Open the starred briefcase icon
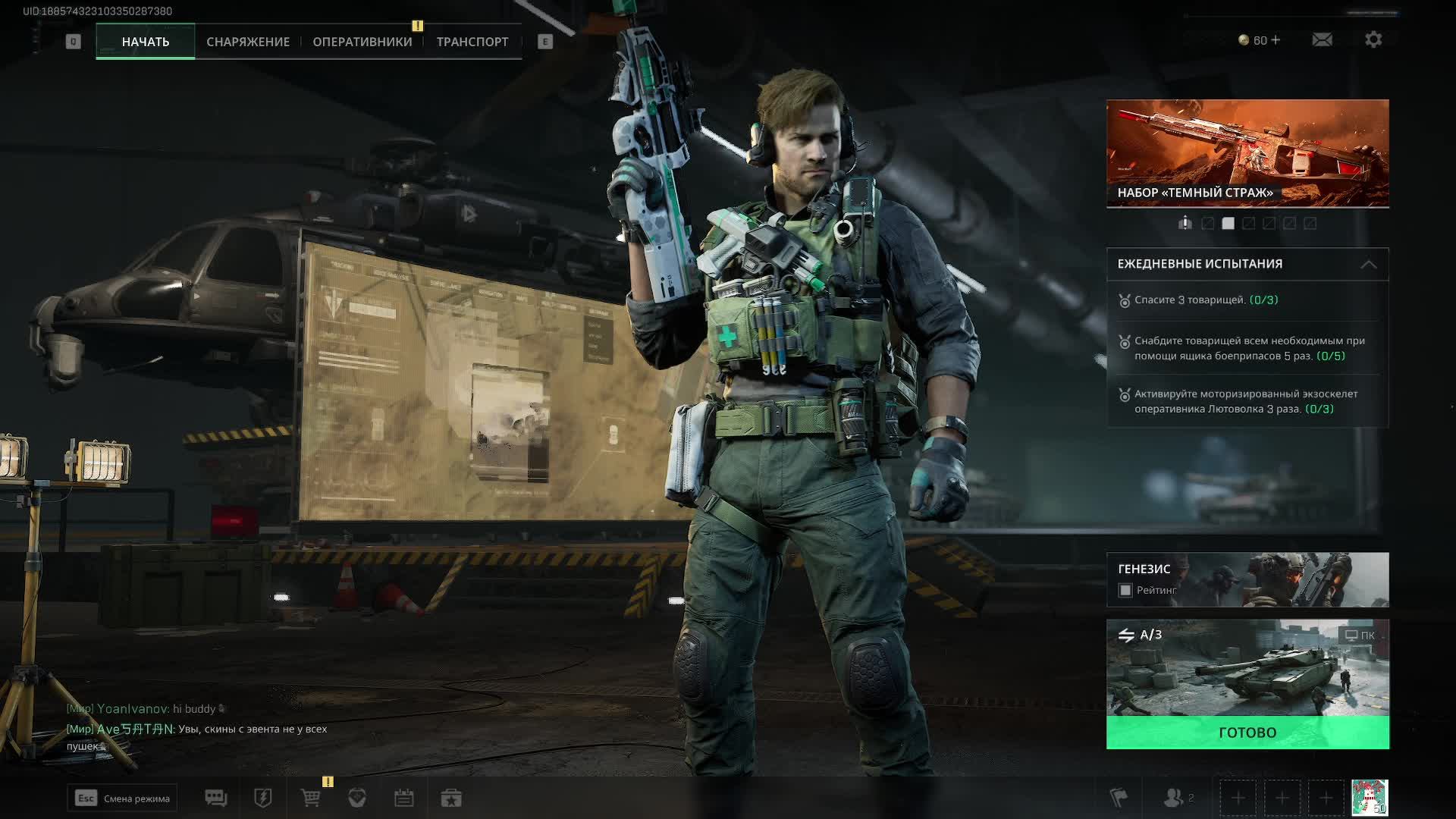Screen dimensions: 1456x819 pos(451,798)
